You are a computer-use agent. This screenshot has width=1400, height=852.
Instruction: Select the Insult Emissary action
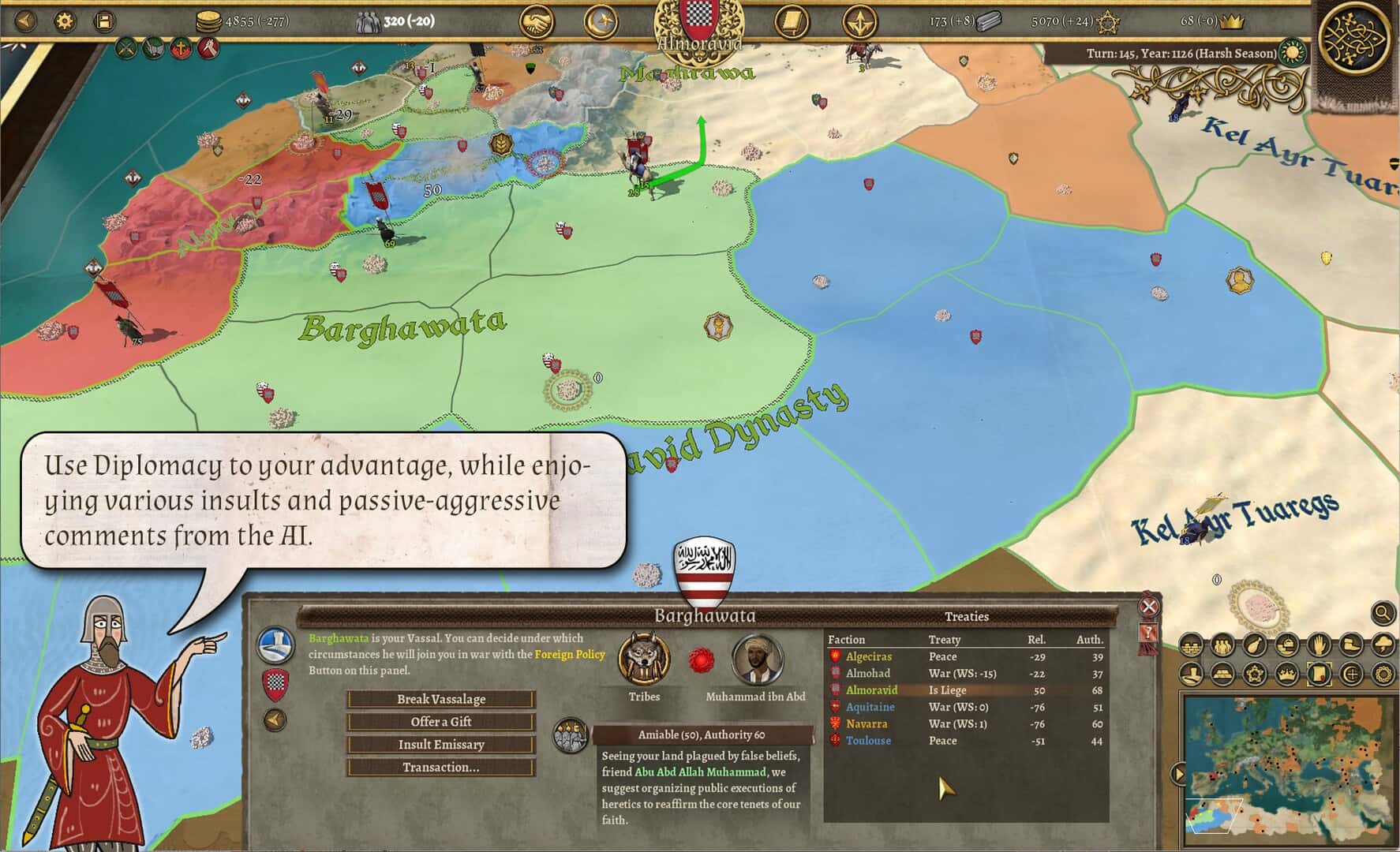pyautogui.click(x=440, y=745)
